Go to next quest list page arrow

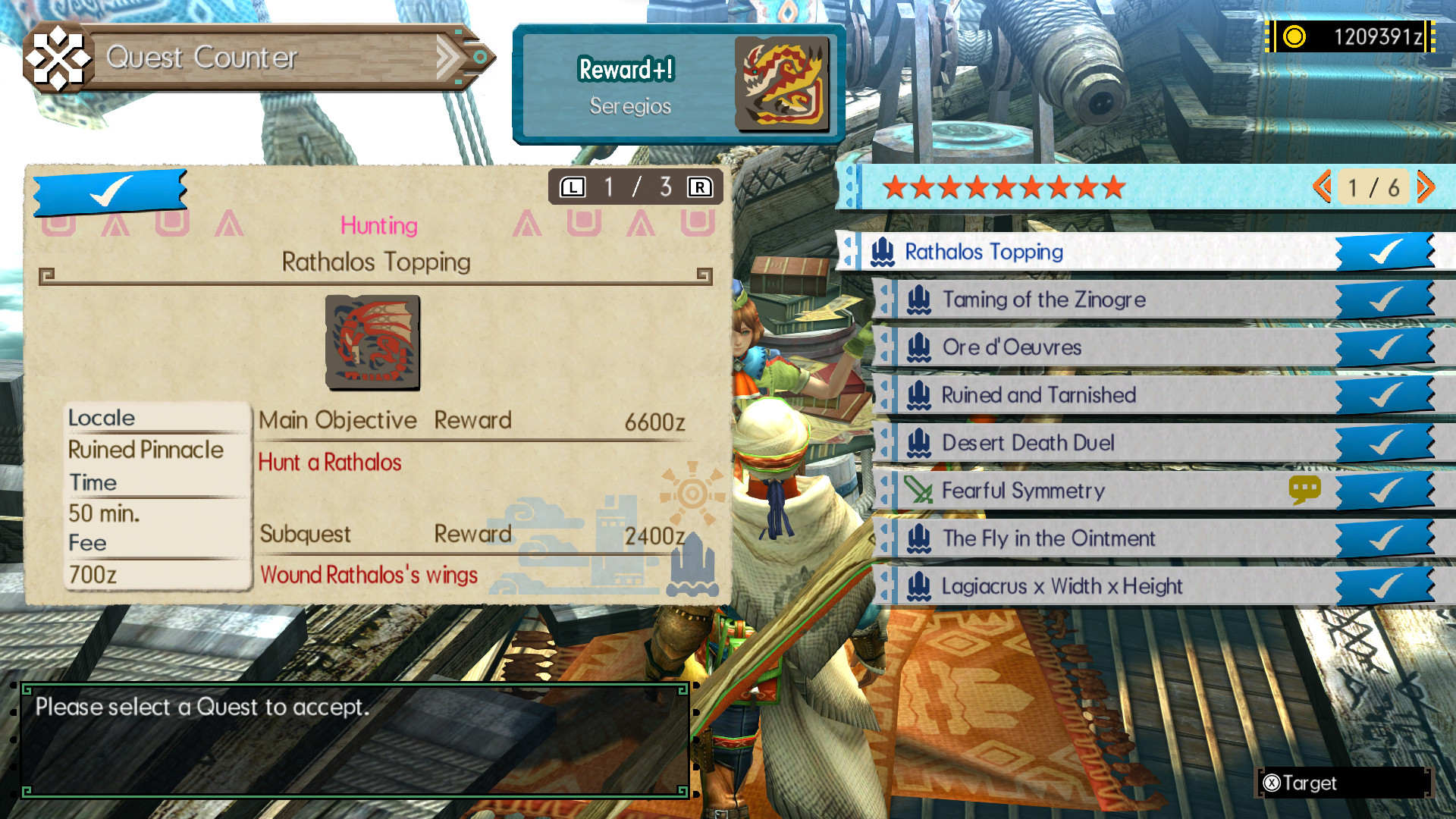pos(1426,187)
